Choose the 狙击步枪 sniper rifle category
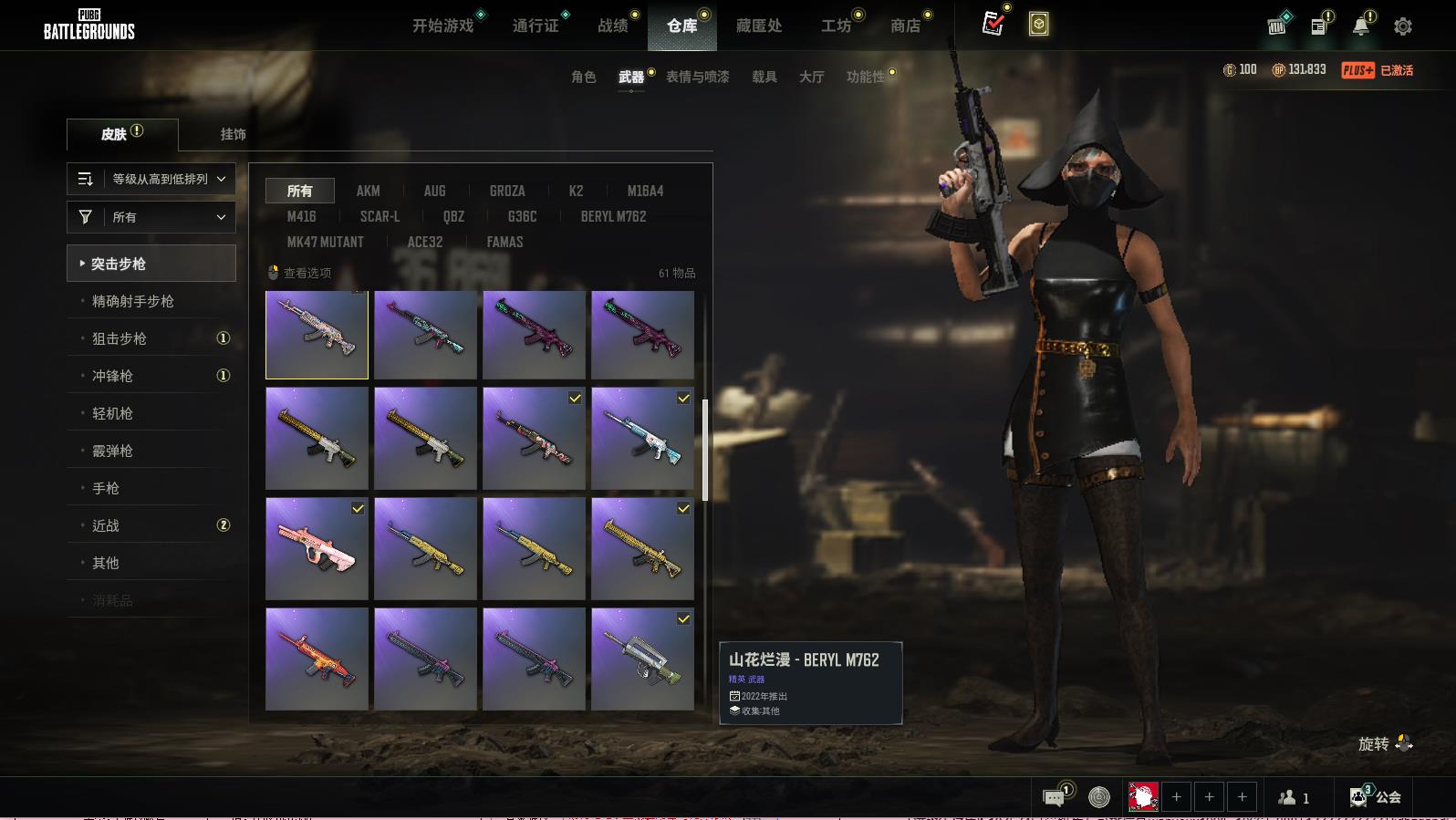The width and height of the screenshot is (1456, 820). (x=120, y=338)
